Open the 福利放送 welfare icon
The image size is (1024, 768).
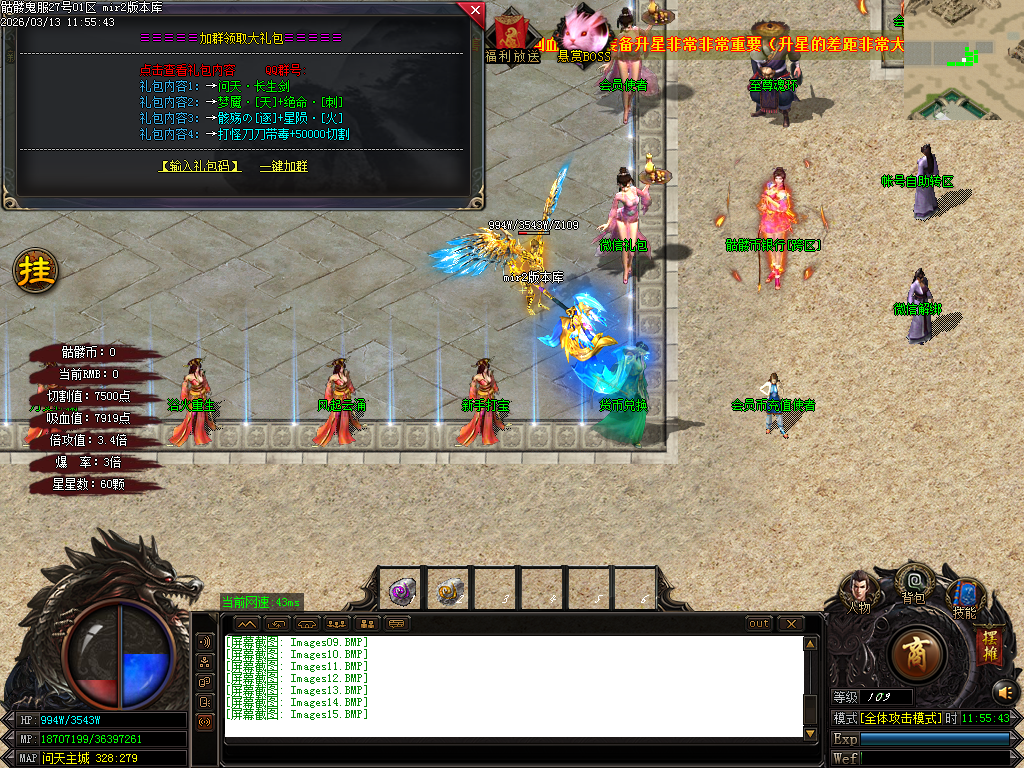[x=510, y=34]
